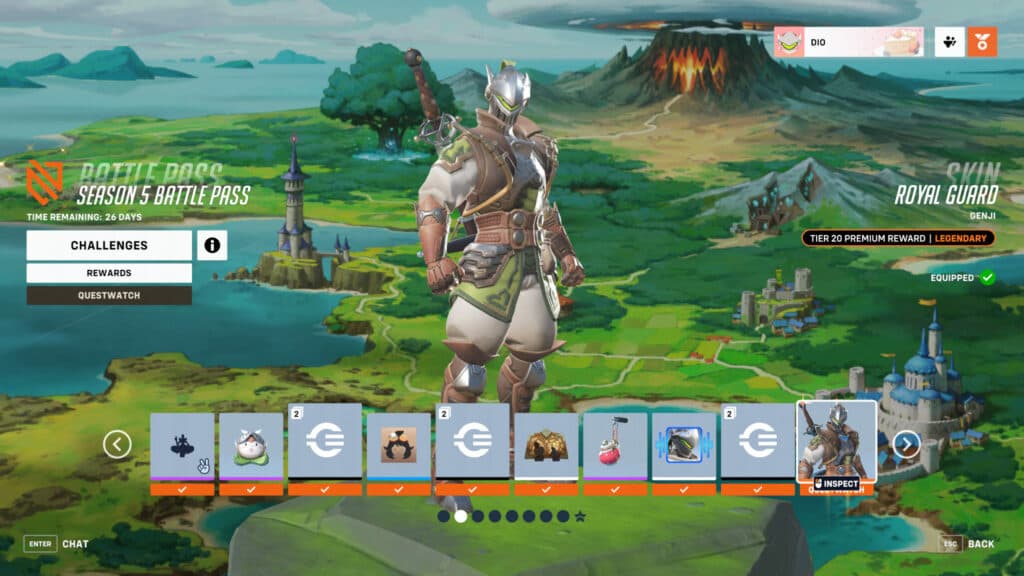Click the info icon beside Challenges

[x=212, y=245]
